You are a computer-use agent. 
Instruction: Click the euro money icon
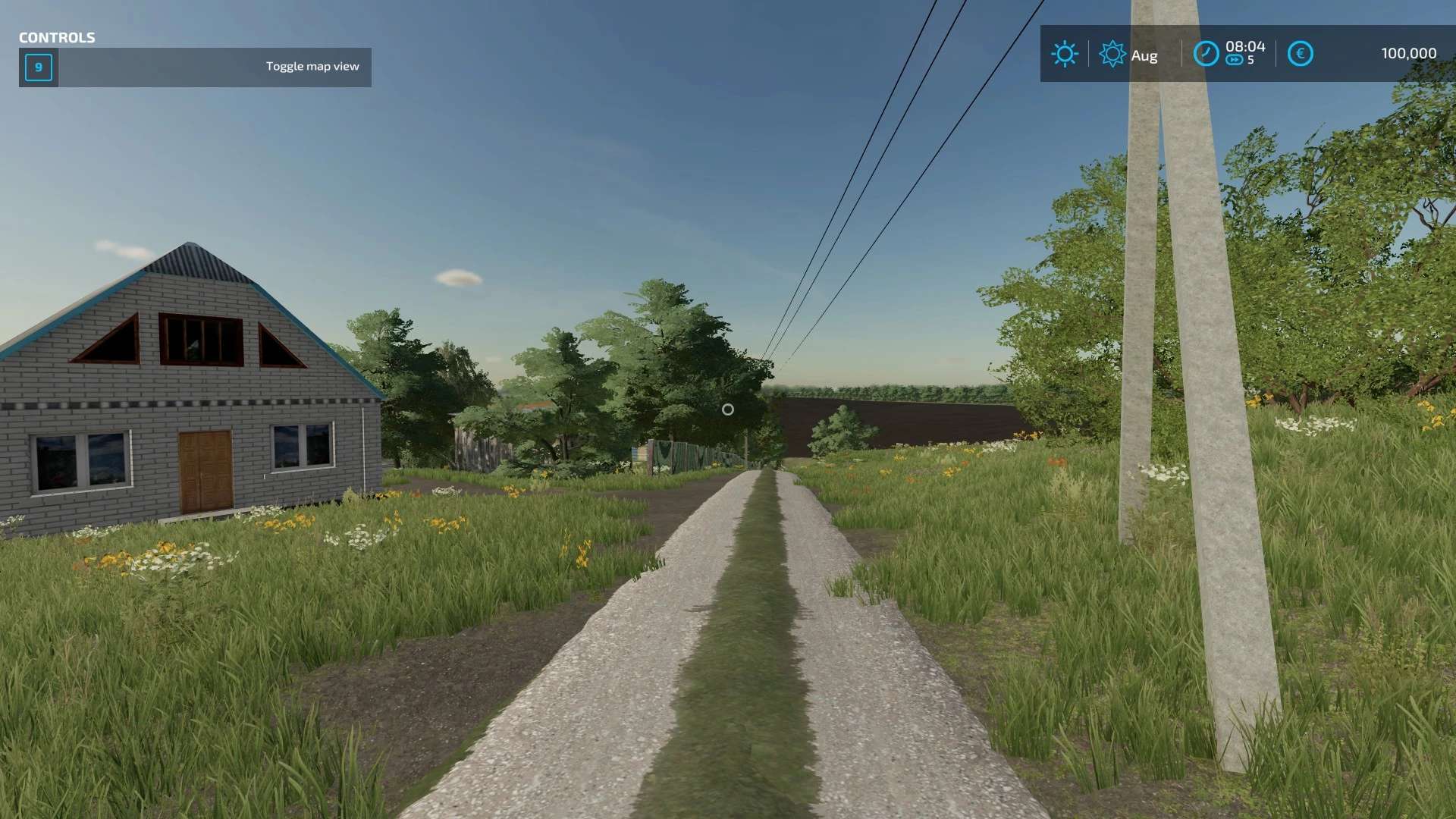[x=1300, y=54]
